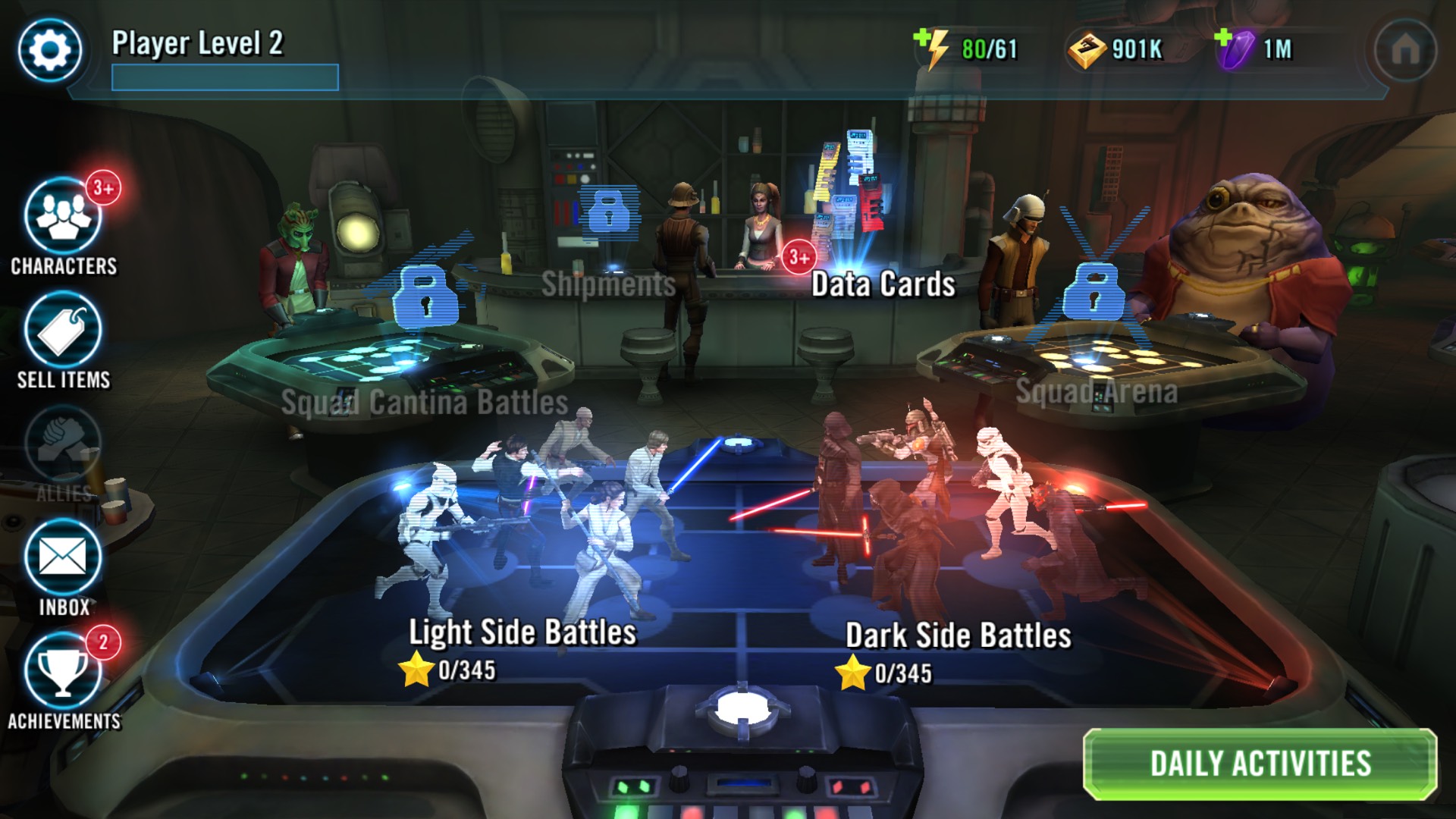Open the Characters screen
Image resolution: width=1456 pixels, height=819 pixels.
pos(63,218)
